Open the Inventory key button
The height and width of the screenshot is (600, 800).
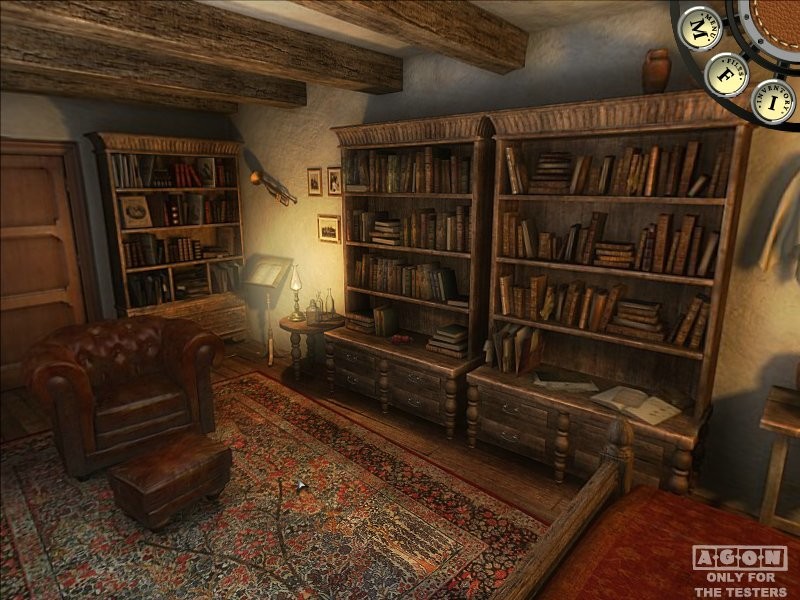pyautogui.click(x=773, y=101)
